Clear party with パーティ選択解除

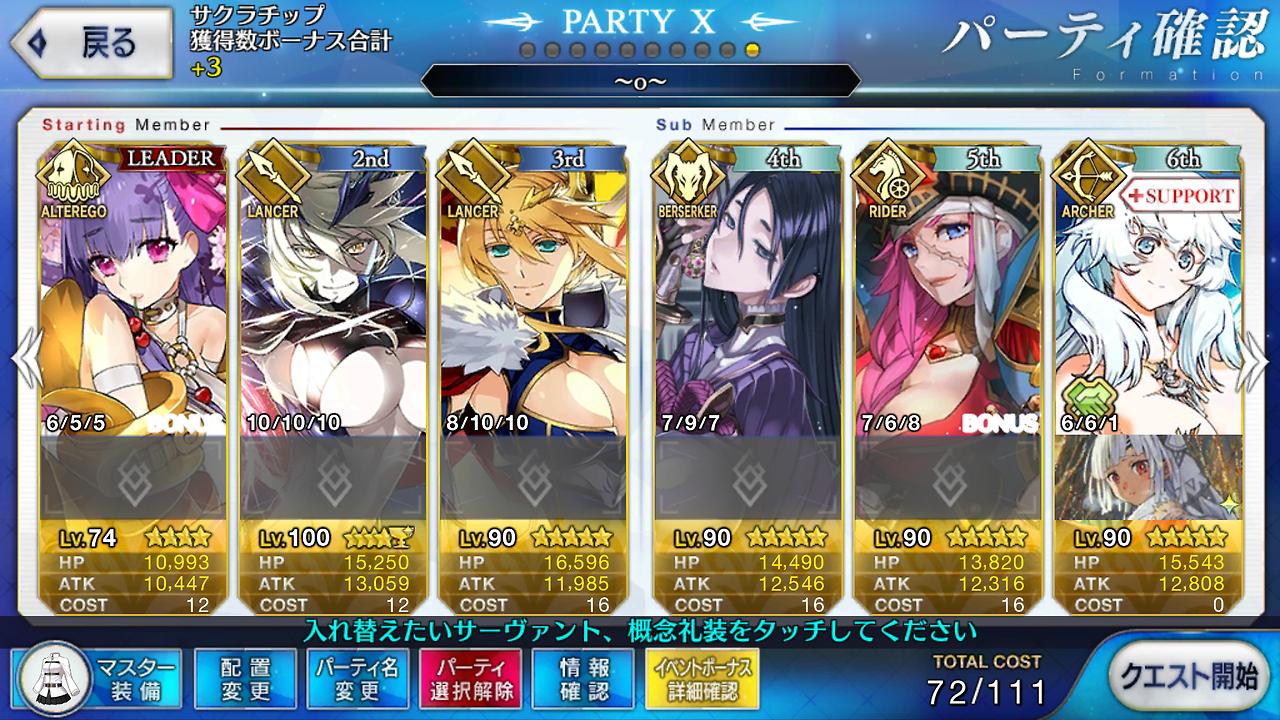(470, 678)
